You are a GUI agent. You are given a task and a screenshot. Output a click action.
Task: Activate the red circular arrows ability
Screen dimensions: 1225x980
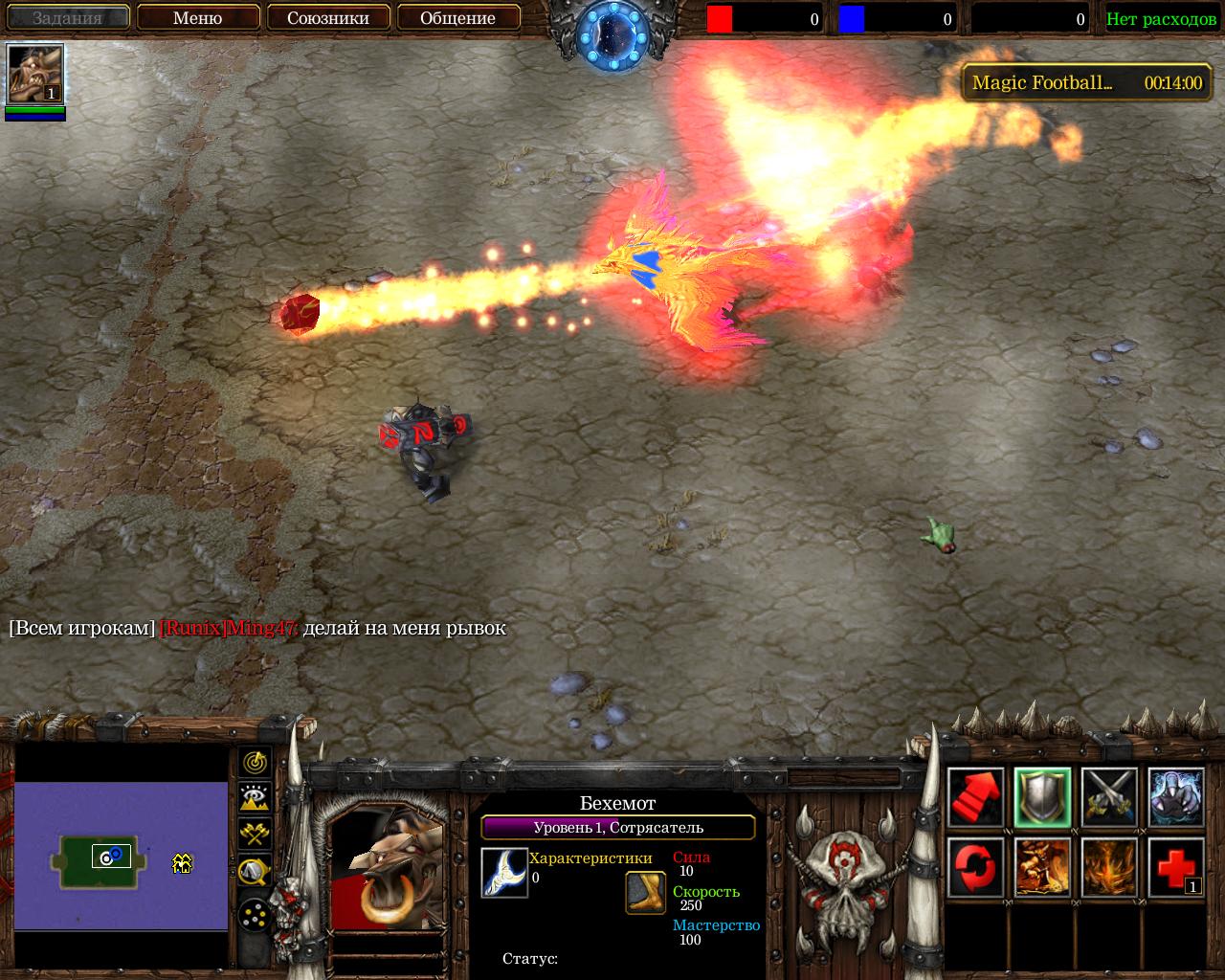tap(976, 866)
